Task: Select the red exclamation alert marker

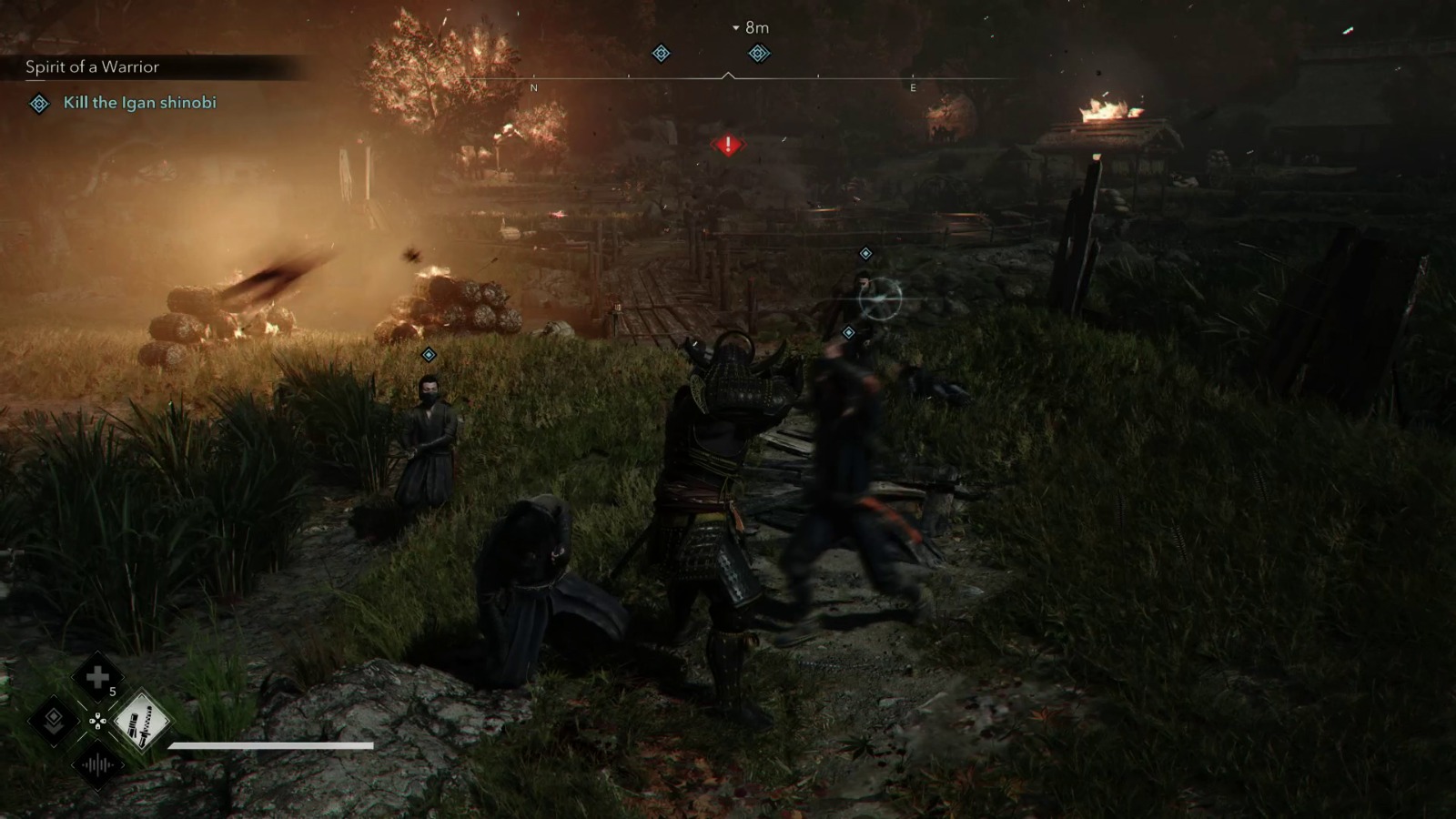Action: click(x=728, y=145)
